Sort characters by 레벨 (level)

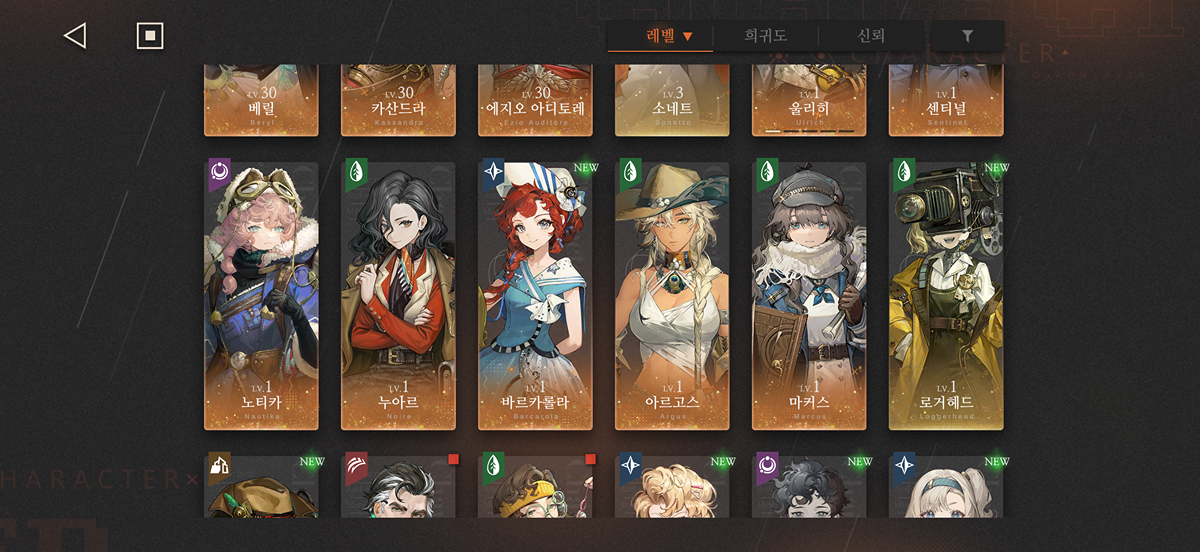[669, 36]
